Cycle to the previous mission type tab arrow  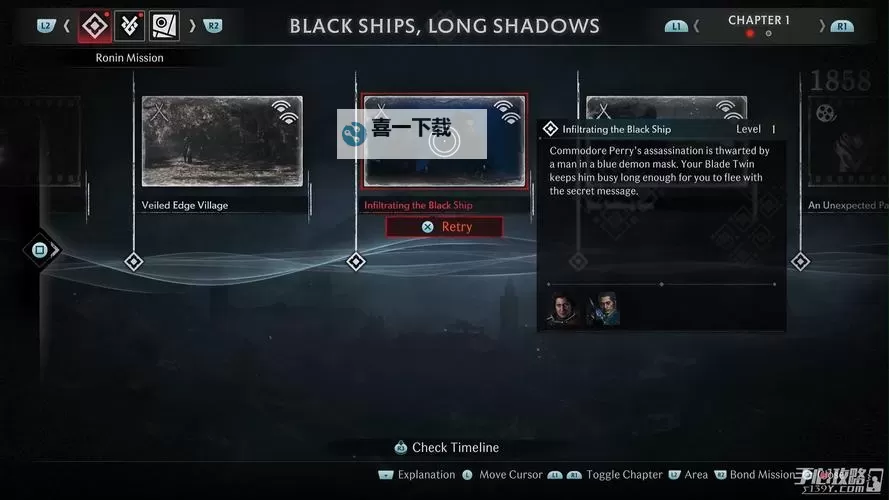[x=67, y=25]
